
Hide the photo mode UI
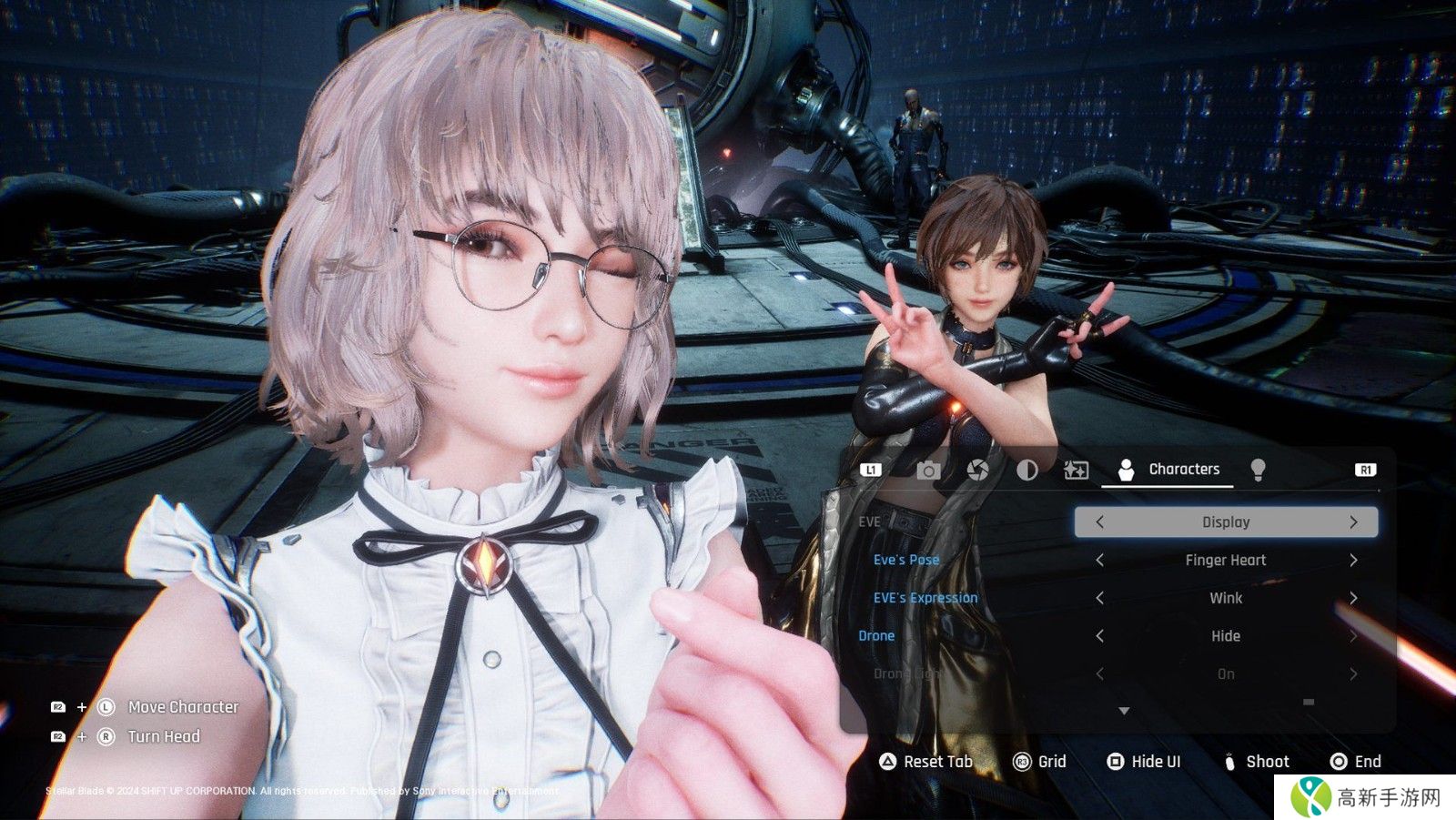pyautogui.click(x=1144, y=762)
